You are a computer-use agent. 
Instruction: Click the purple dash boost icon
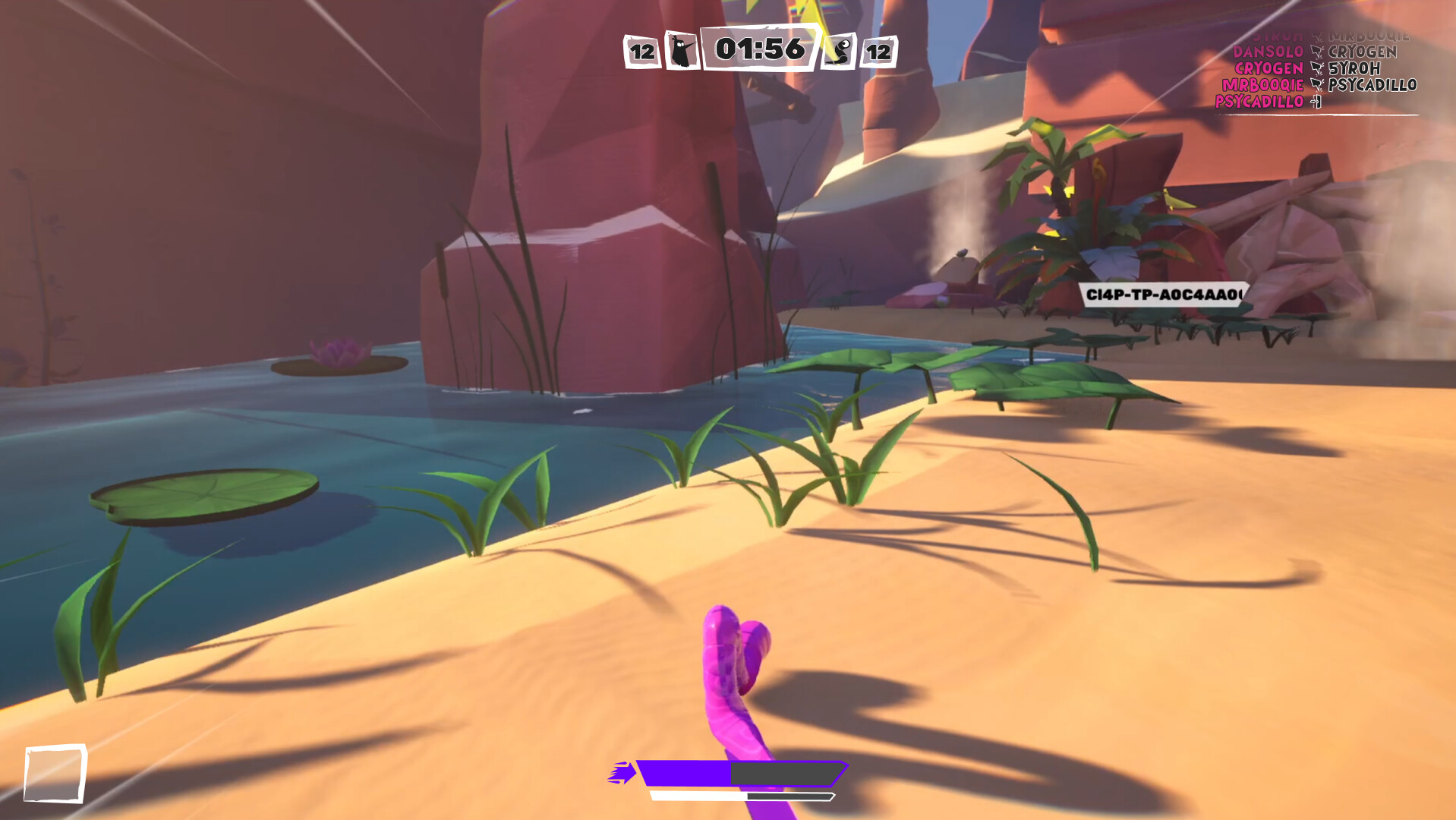622,773
